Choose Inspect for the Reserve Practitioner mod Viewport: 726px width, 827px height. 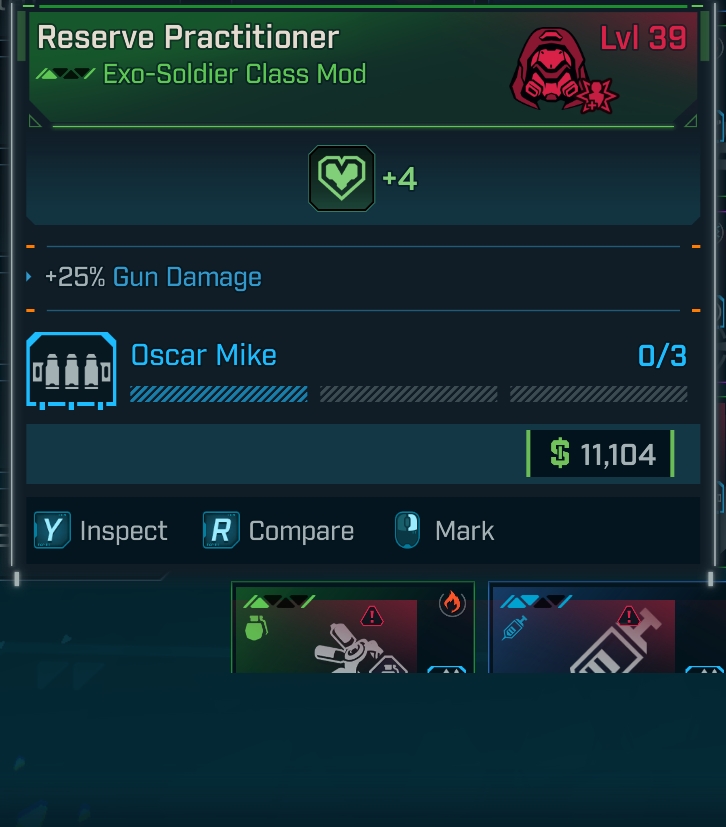coord(101,530)
